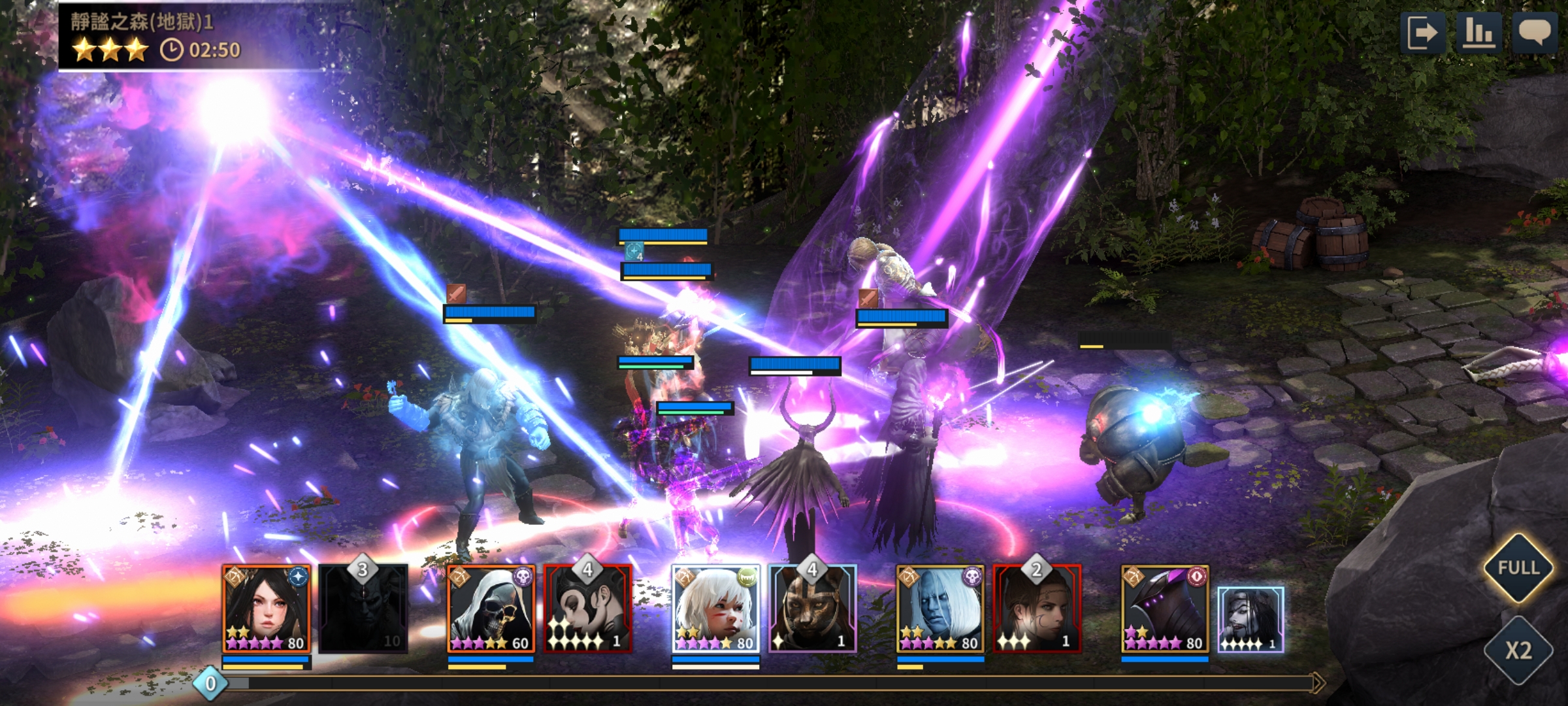The image size is (1568, 706).
Task: Select the dark armored helmet hero portrait
Action: 1165,609
